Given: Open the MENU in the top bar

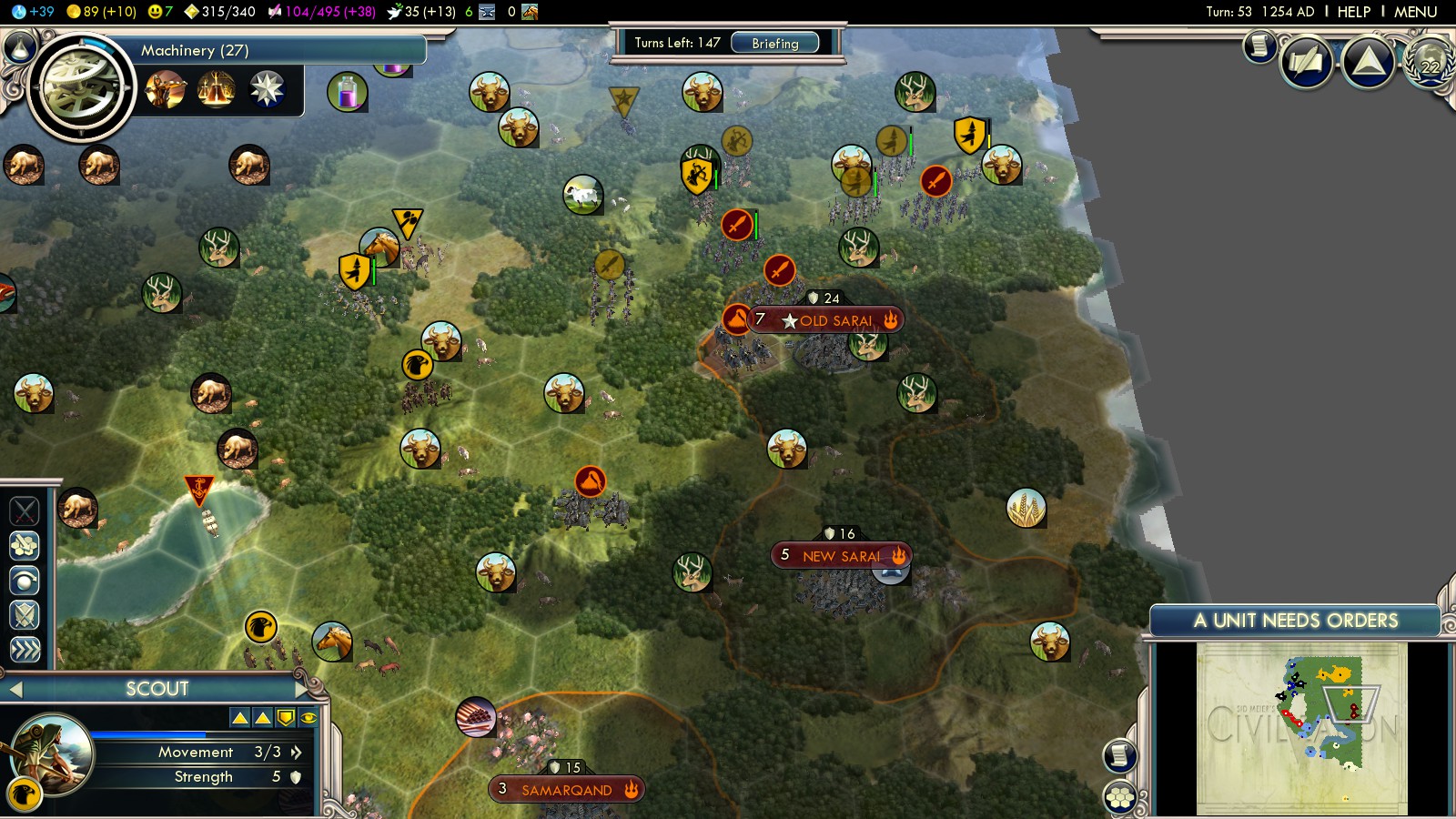Looking at the screenshot, I should (1415, 12).
